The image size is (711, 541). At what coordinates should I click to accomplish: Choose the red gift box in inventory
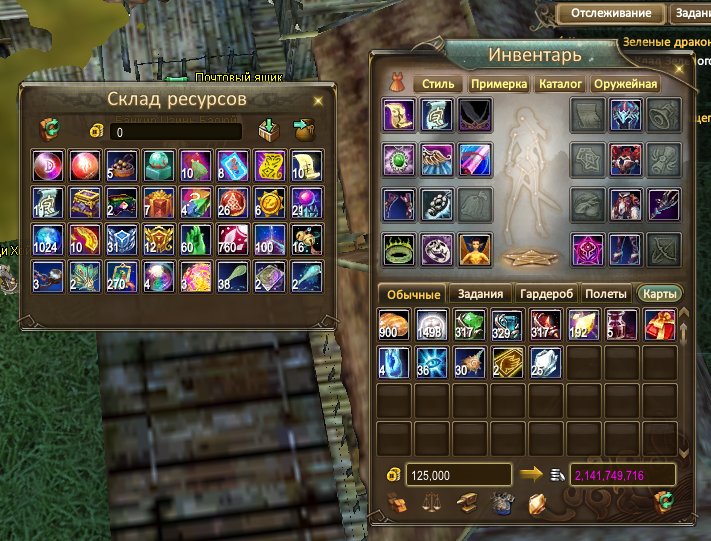(x=661, y=326)
